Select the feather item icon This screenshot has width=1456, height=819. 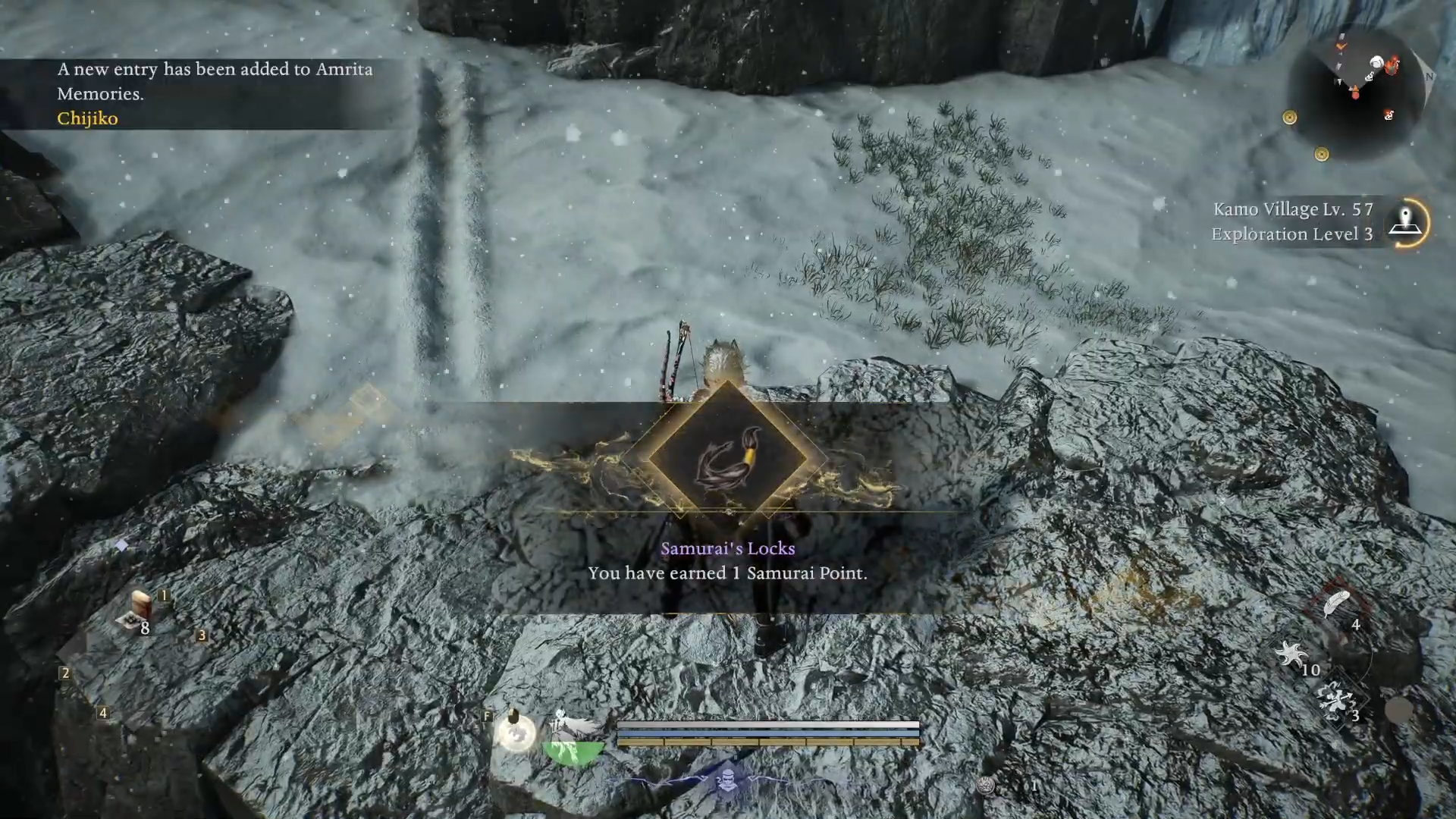click(1337, 605)
